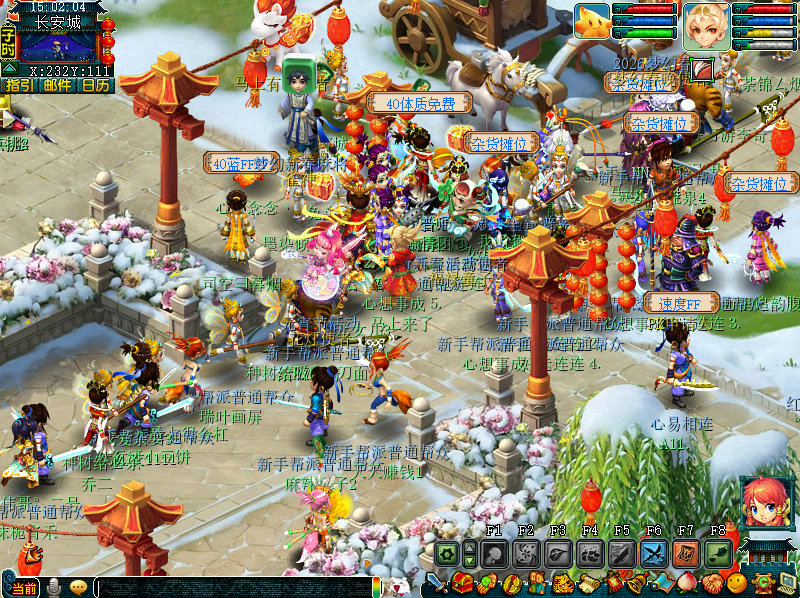The image size is (800, 598).
Task: Open the 日历 calendar button
Action: pos(95,85)
